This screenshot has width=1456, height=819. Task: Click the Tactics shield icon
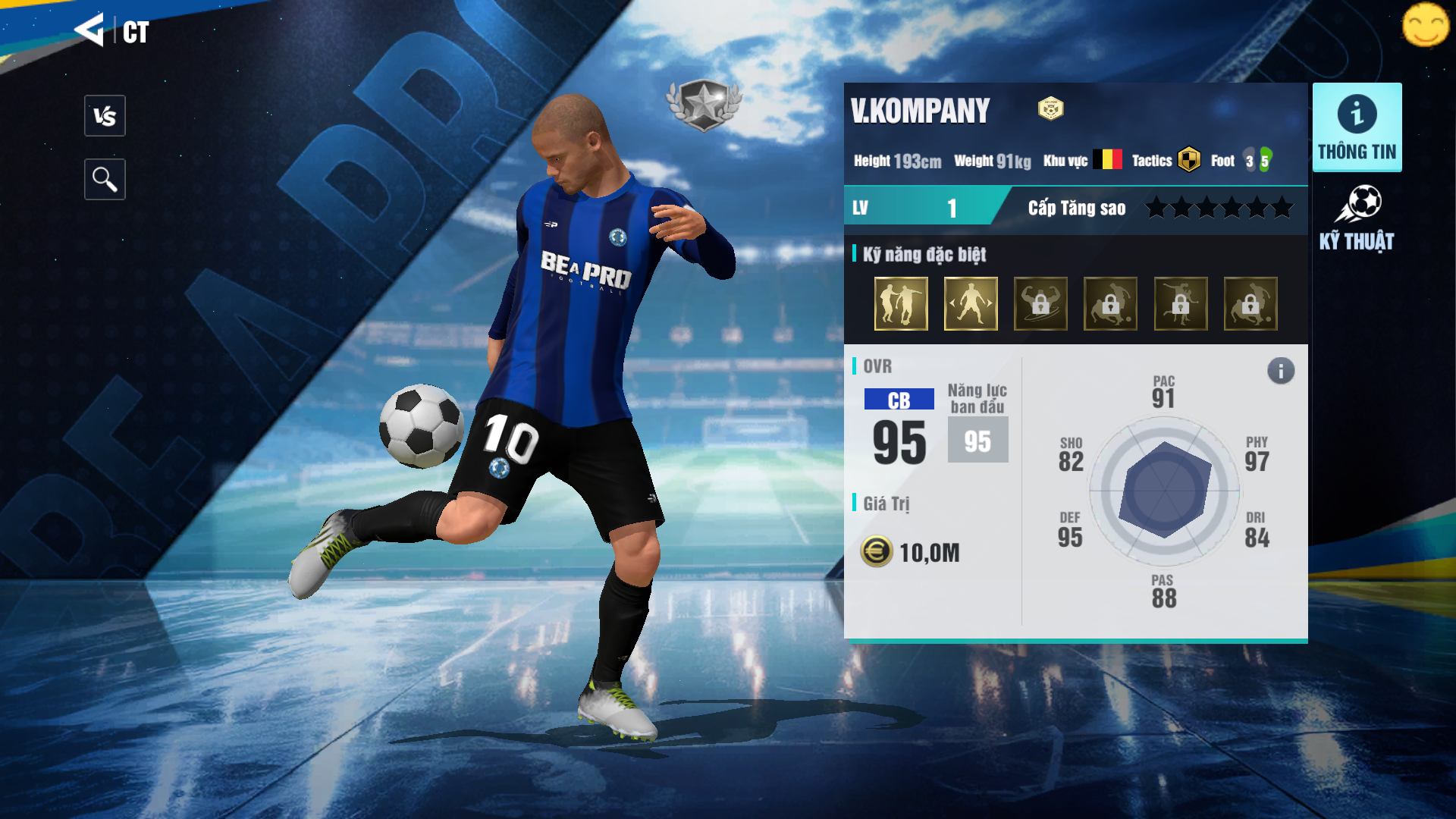click(x=1189, y=160)
